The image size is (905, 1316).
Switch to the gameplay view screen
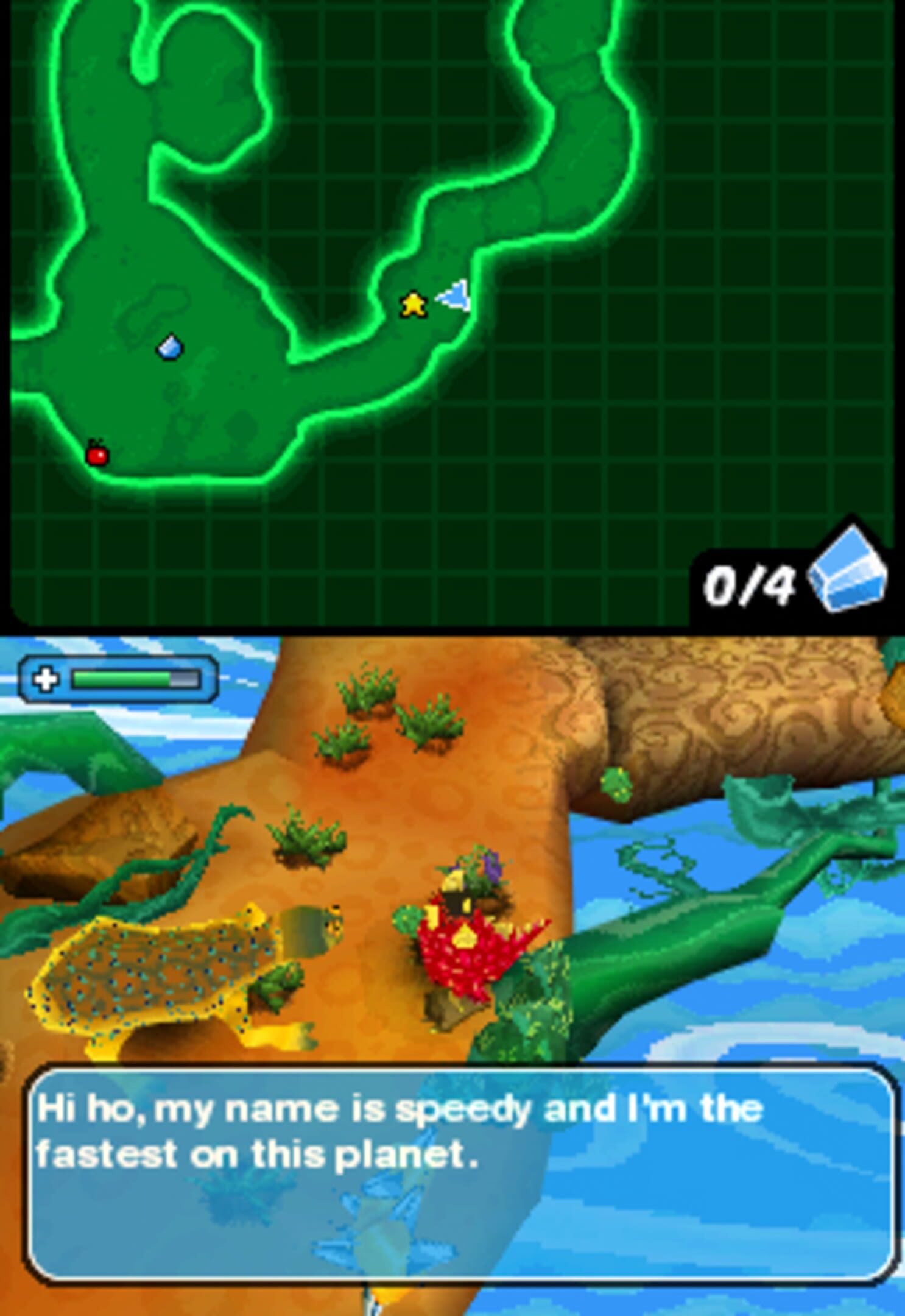pyautogui.click(x=453, y=853)
